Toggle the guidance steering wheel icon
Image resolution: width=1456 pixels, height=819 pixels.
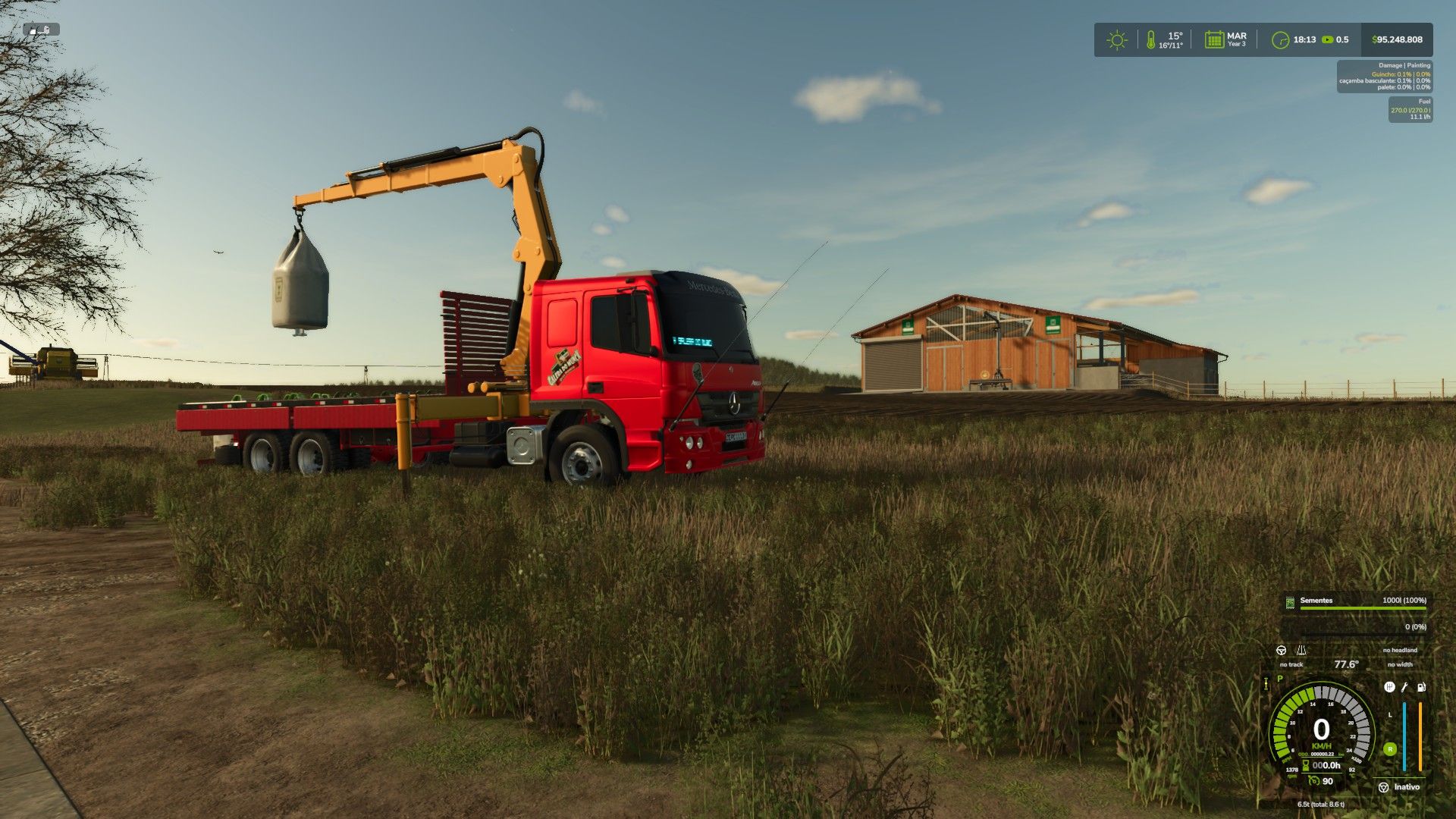(1281, 651)
